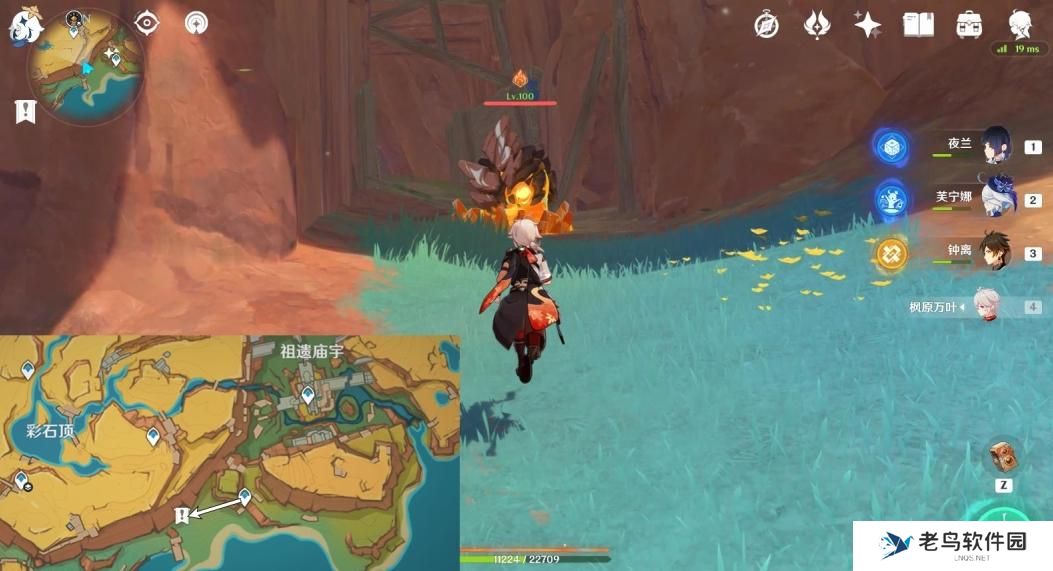This screenshot has height=571, width=1053.
Task: Toggle the elemental sight eye icon
Action: tap(147, 22)
